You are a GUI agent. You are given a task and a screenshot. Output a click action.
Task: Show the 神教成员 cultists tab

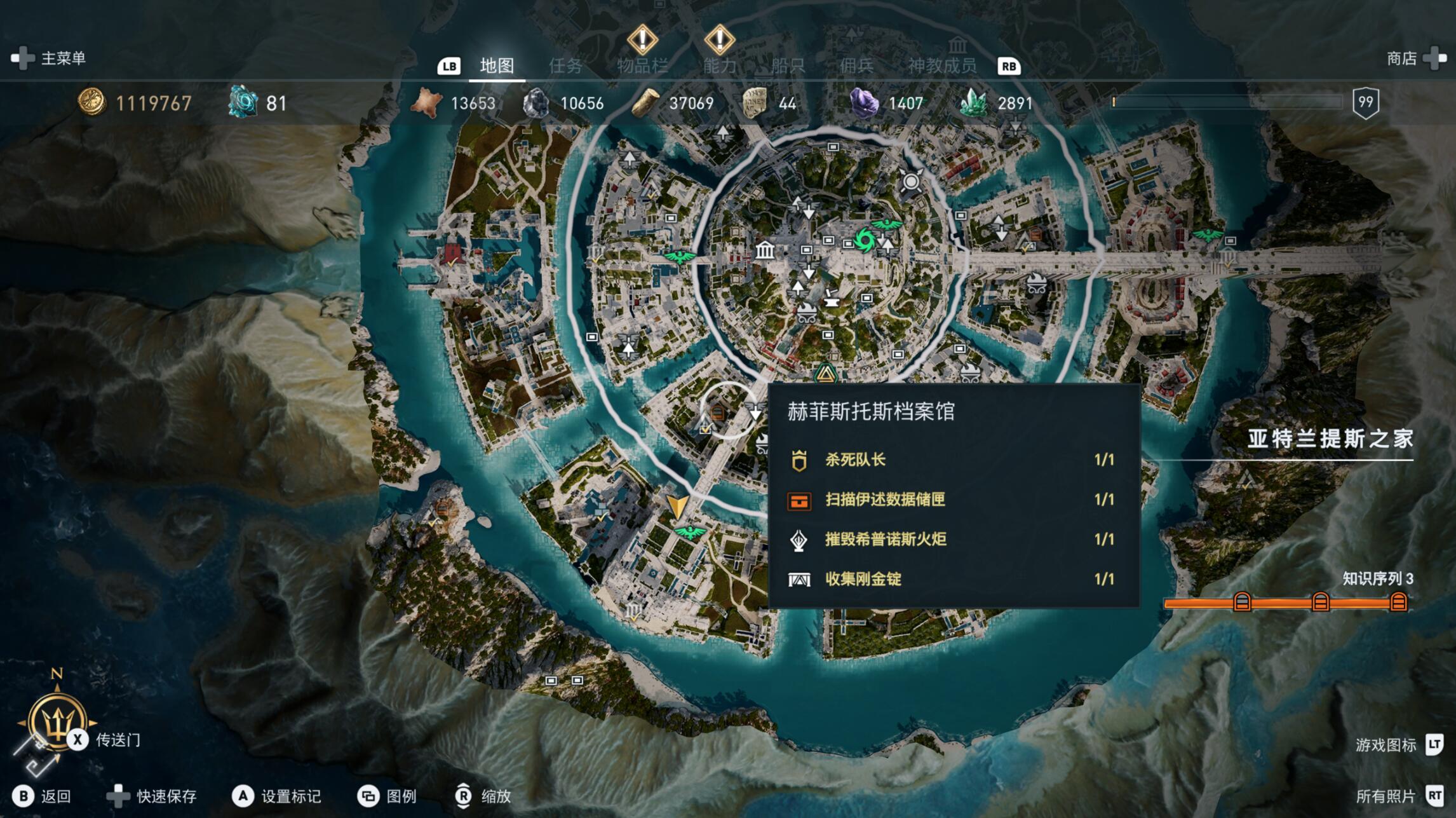click(x=941, y=65)
